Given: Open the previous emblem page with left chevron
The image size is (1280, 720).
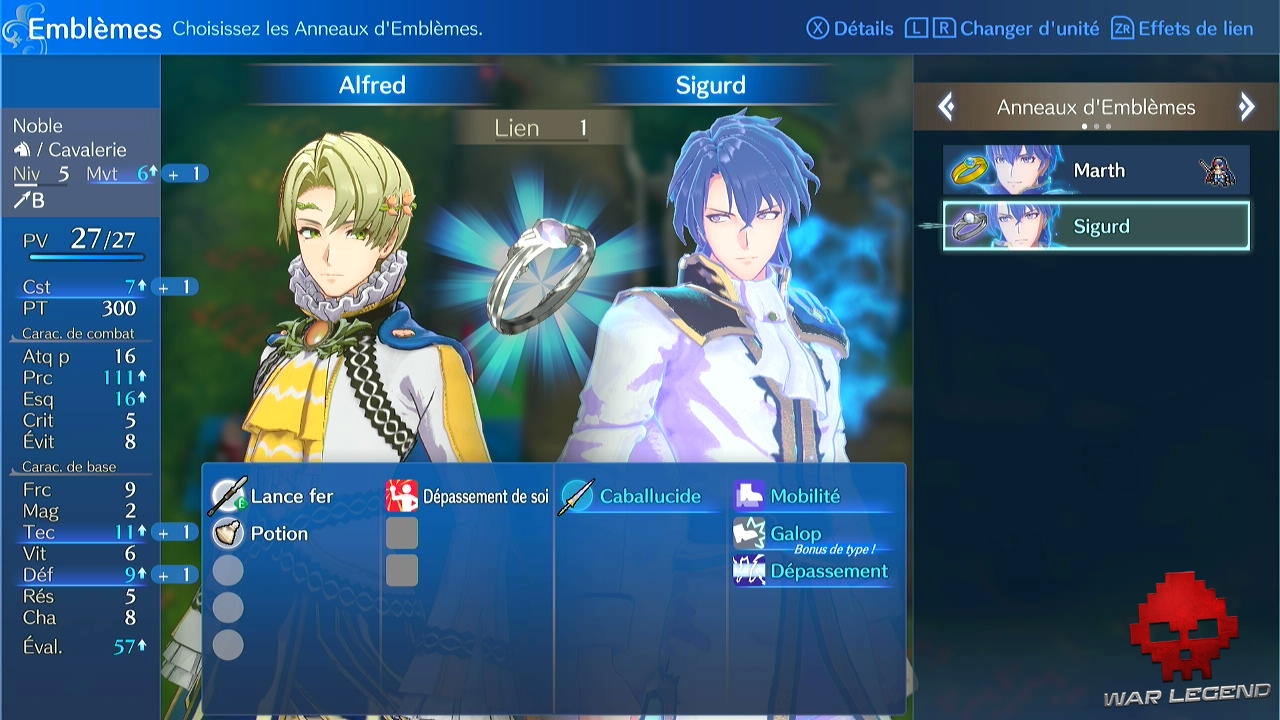Looking at the screenshot, I should pyautogui.click(x=946, y=106).
